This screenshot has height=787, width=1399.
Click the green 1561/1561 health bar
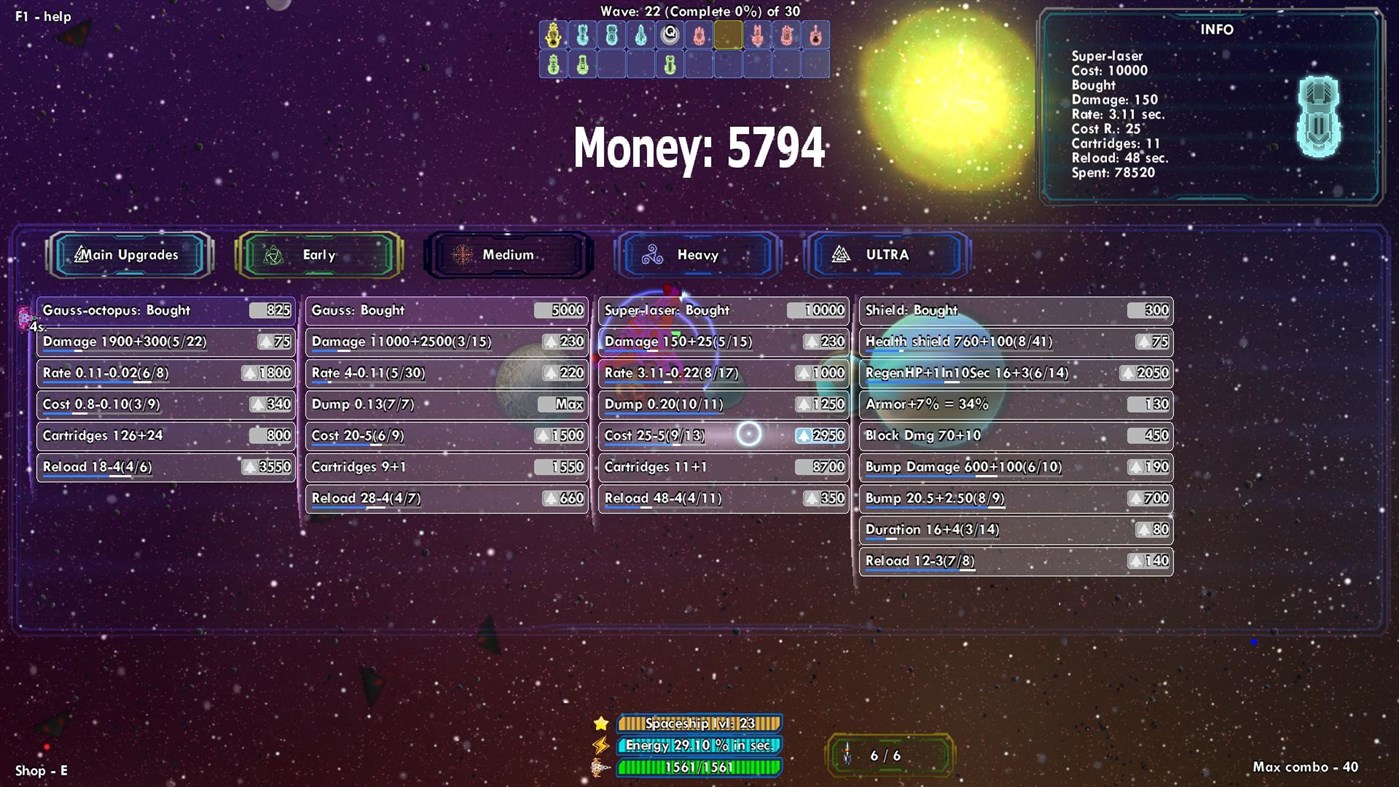(698, 767)
